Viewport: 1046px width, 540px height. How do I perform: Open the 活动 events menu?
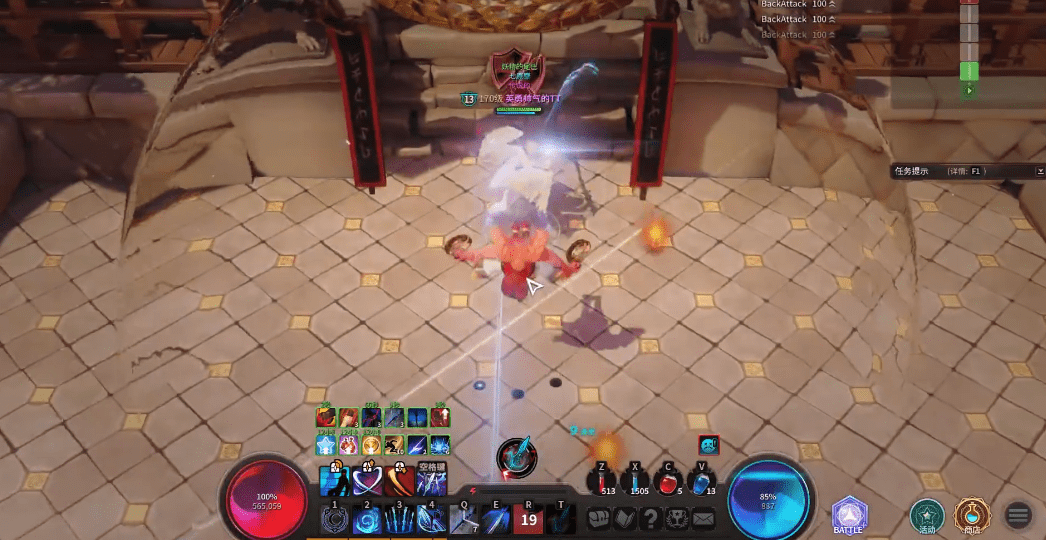click(927, 514)
